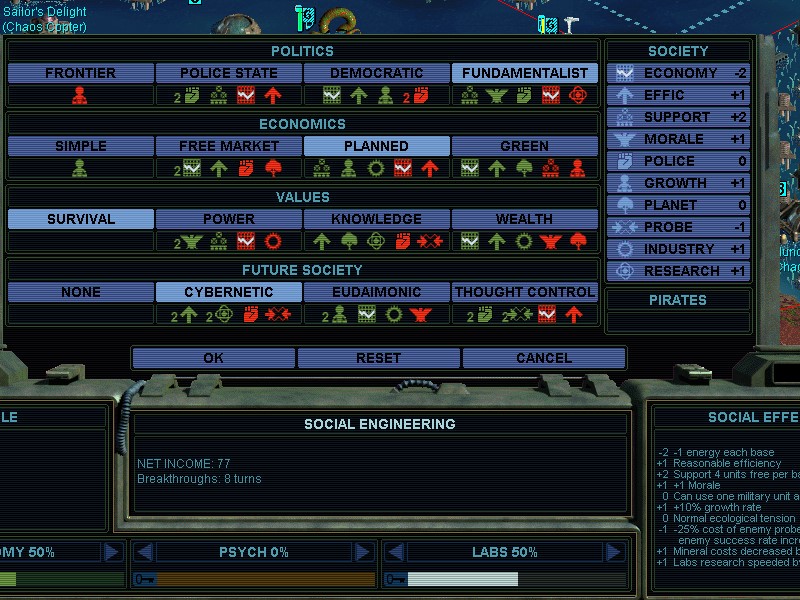Pick Wealth values
The width and height of the screenshot is (800, 600).
[525, 219]
